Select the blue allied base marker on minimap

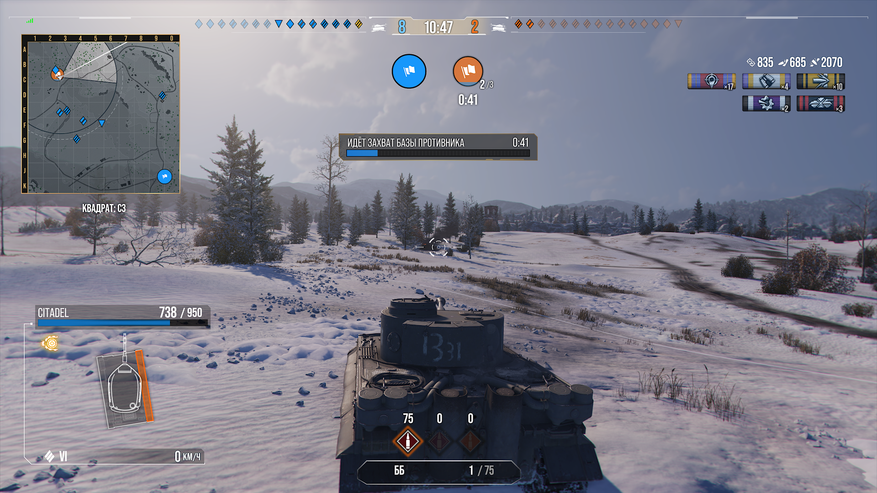click(165, 177)
